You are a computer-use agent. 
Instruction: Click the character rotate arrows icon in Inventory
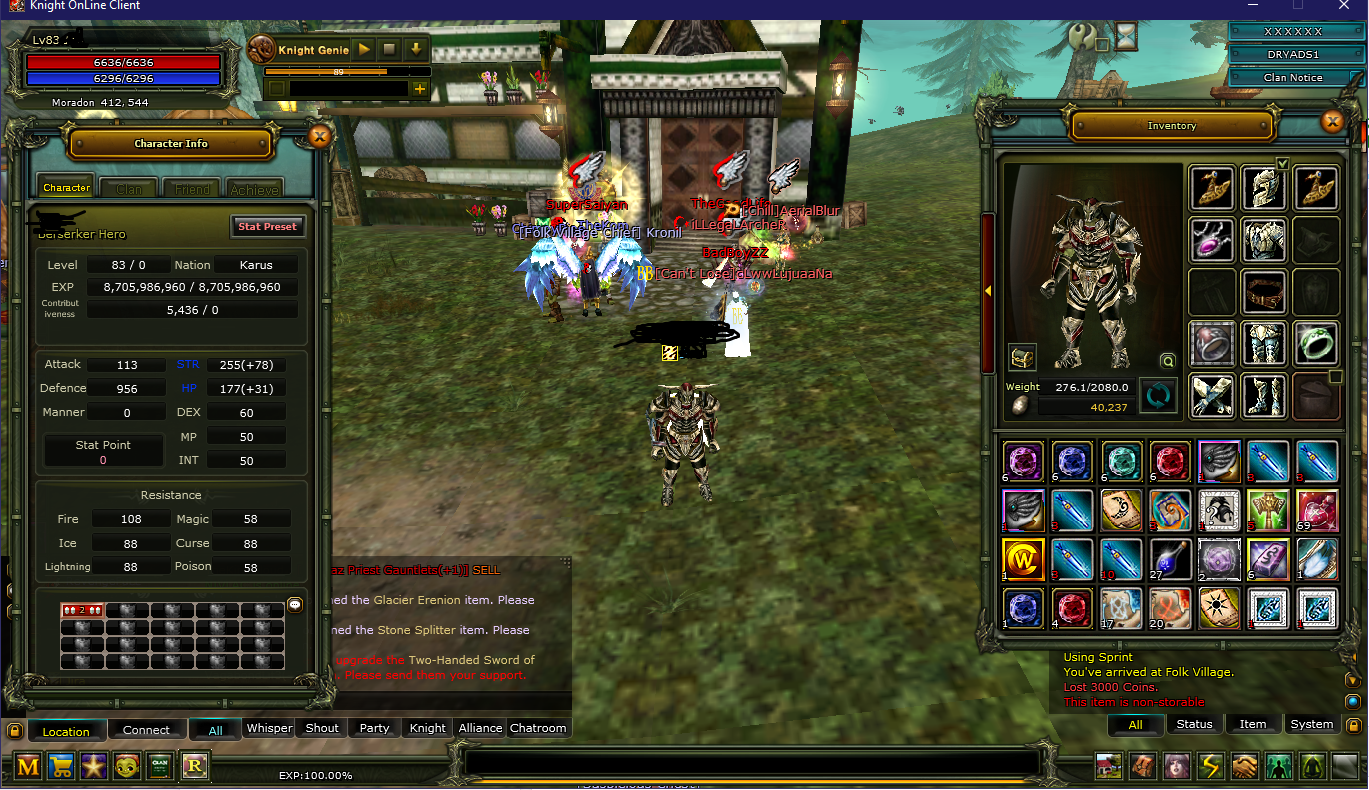pos(1159,394)
